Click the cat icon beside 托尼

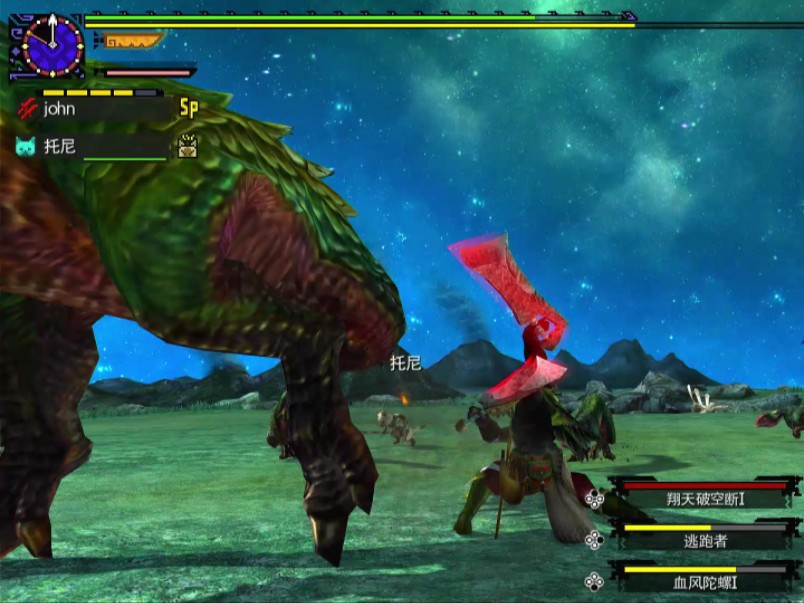click(26, 146)
